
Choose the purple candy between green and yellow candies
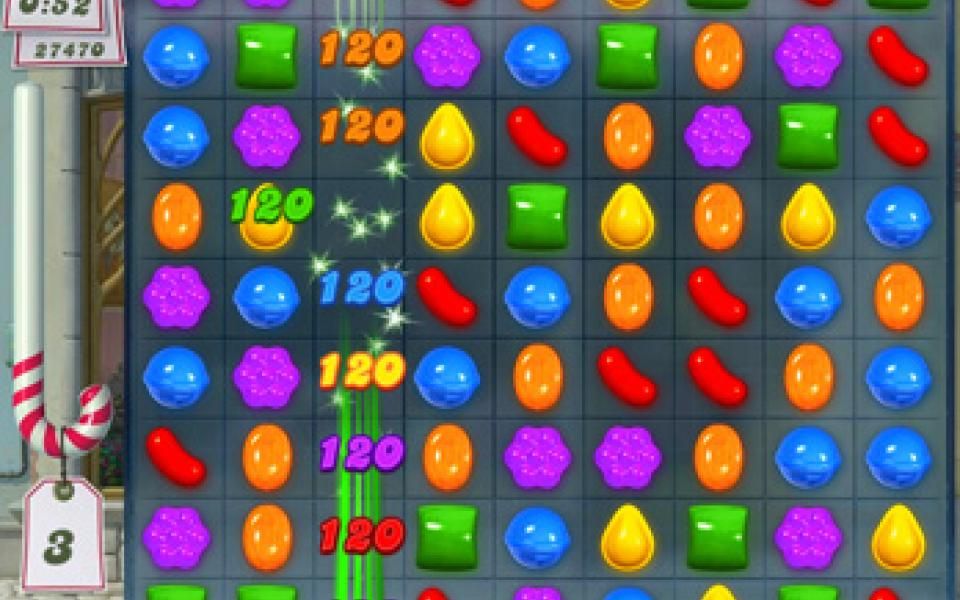808,536
